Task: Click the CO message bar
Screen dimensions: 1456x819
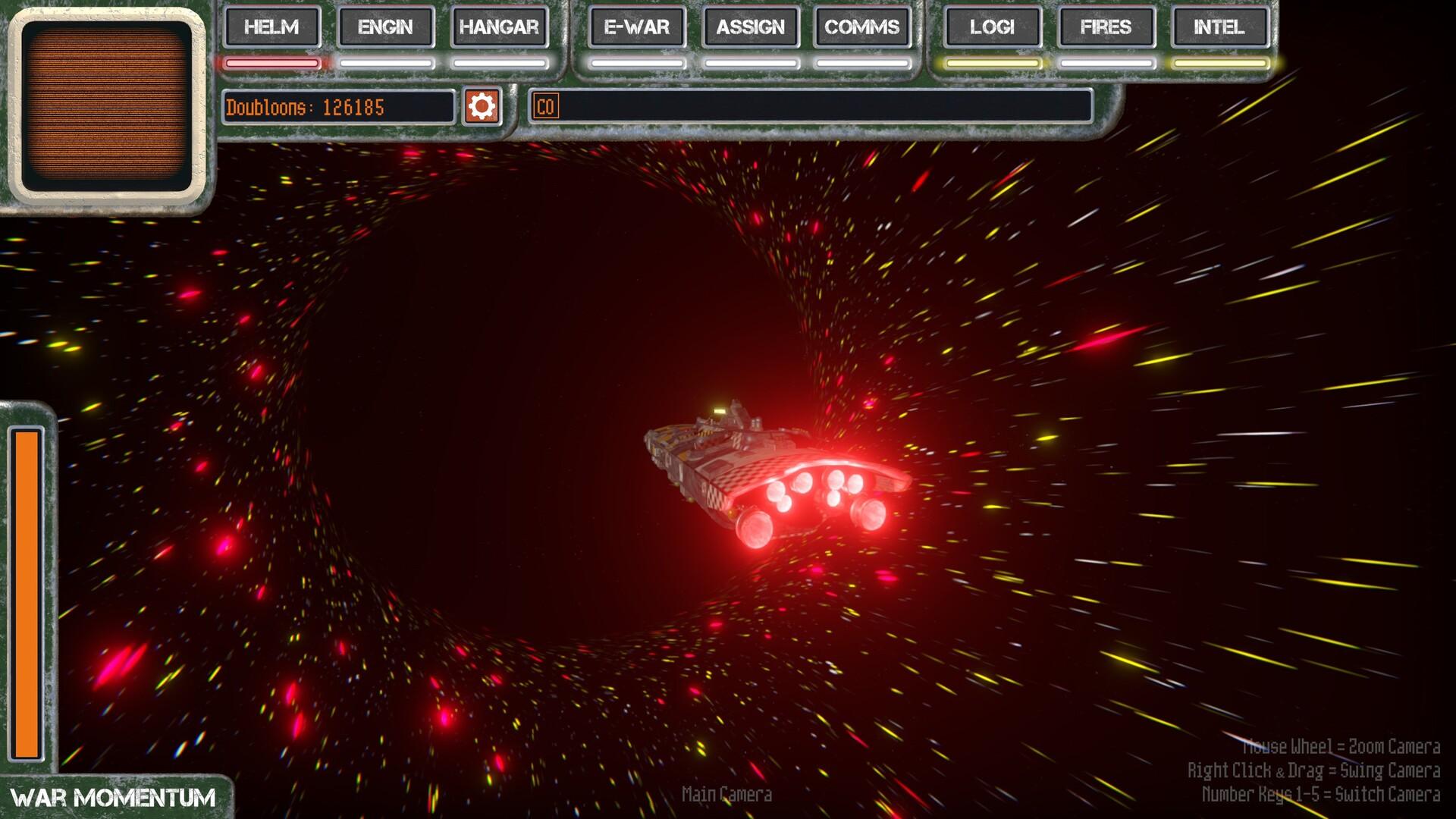Action: click(x=811, y=106)
